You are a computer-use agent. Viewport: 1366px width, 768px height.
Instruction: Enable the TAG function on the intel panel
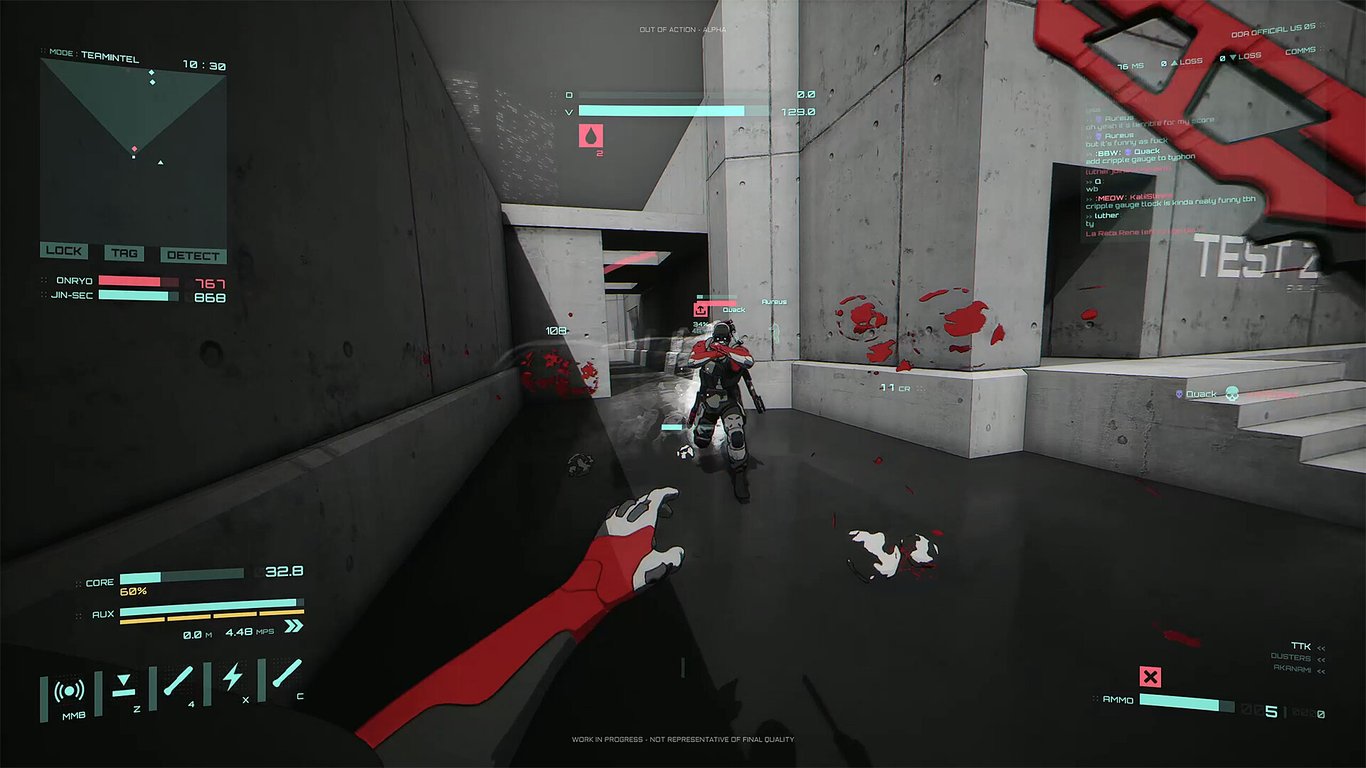pyautogui.click(x=124, y=253)
